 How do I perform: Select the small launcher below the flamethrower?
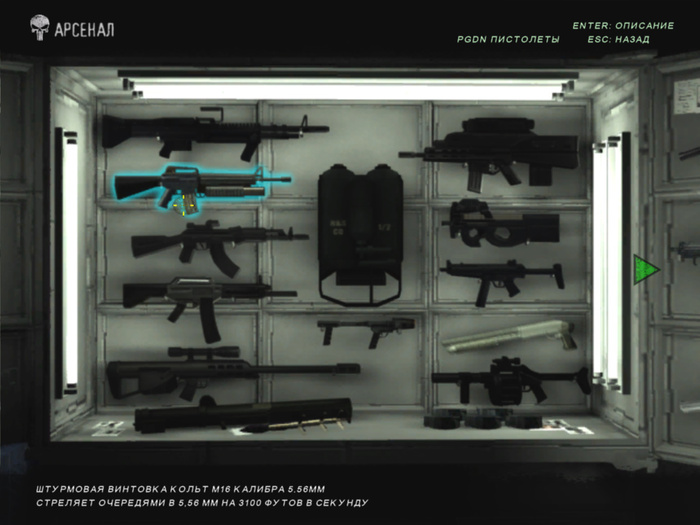click(x=366, y=328)
